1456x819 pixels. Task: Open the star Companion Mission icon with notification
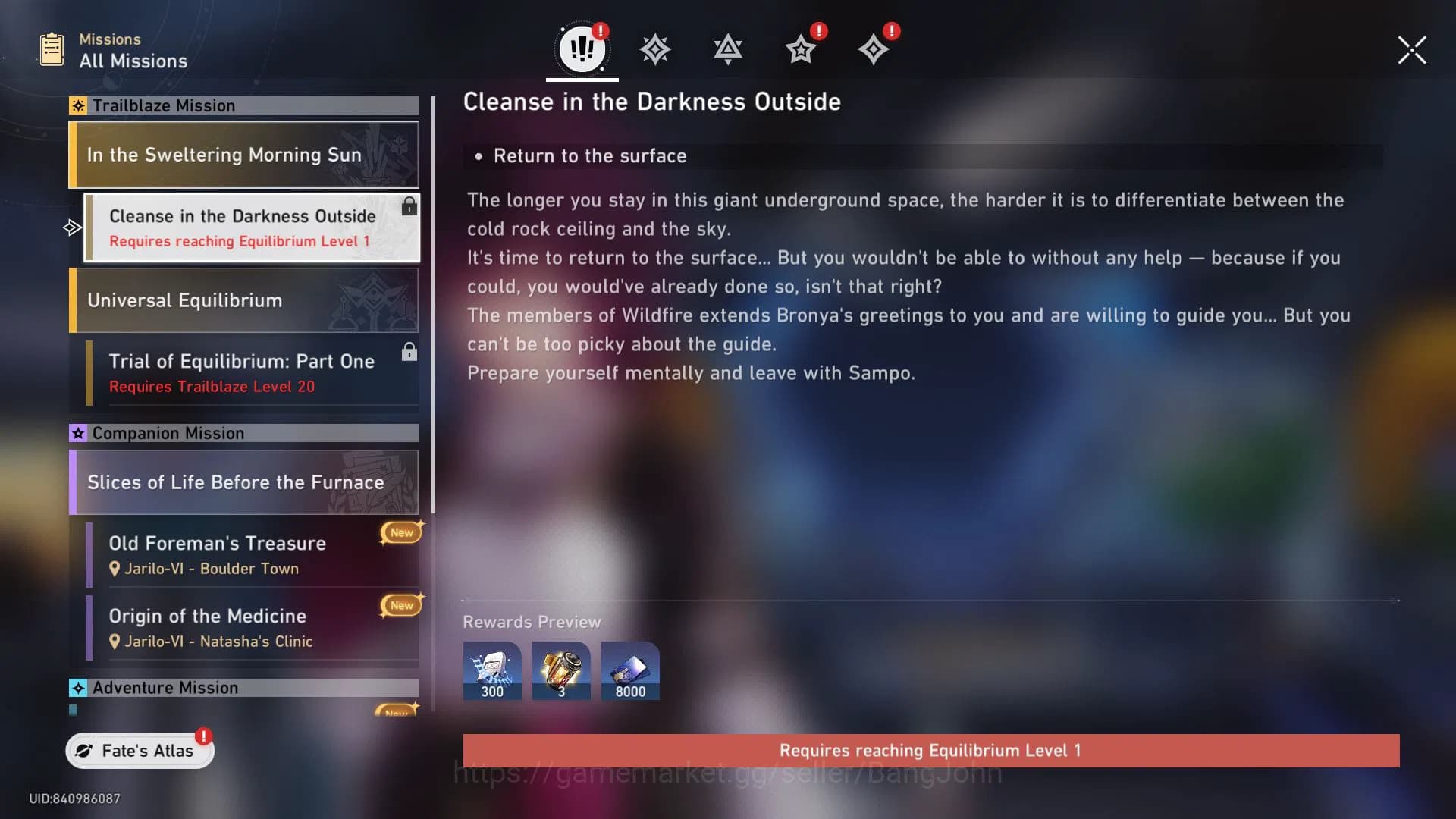pos(800,49)
